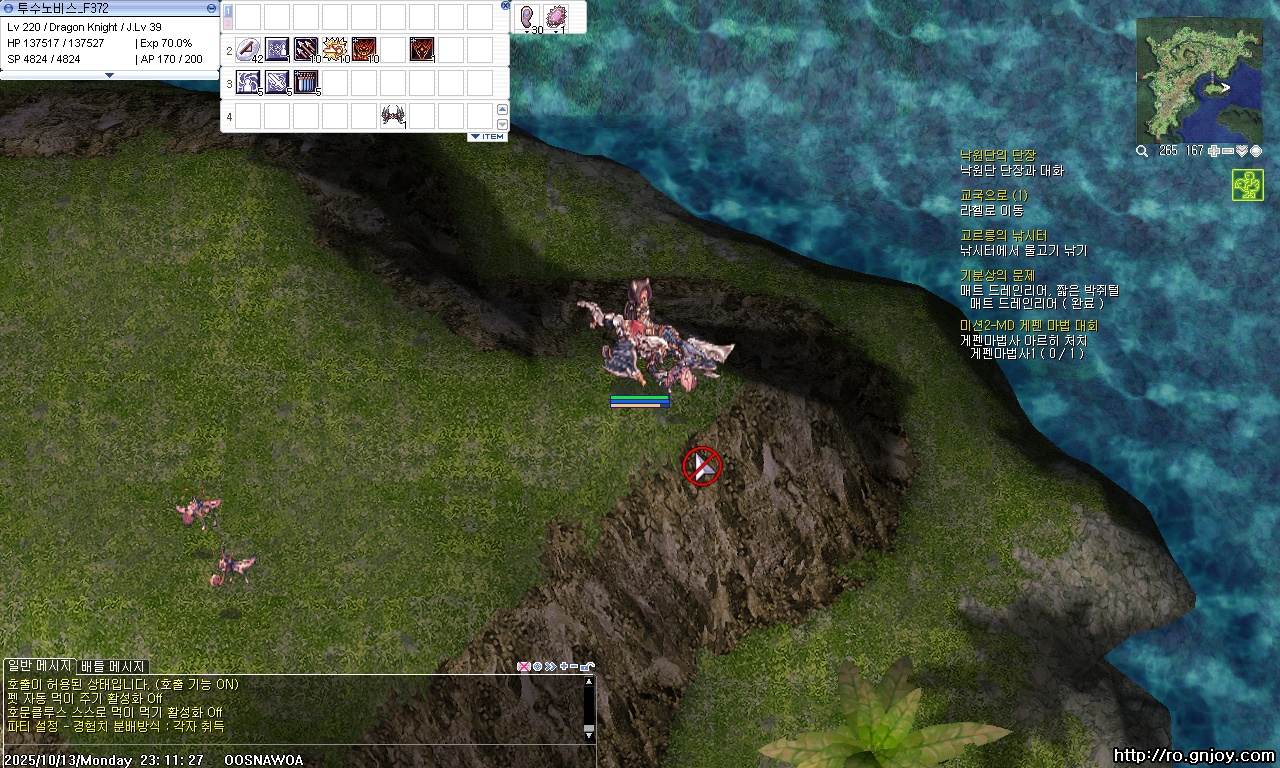This screenshot has height=768, width=1280.
Task: Use the stick item with 42 count
Action: [x=247, y=50]
